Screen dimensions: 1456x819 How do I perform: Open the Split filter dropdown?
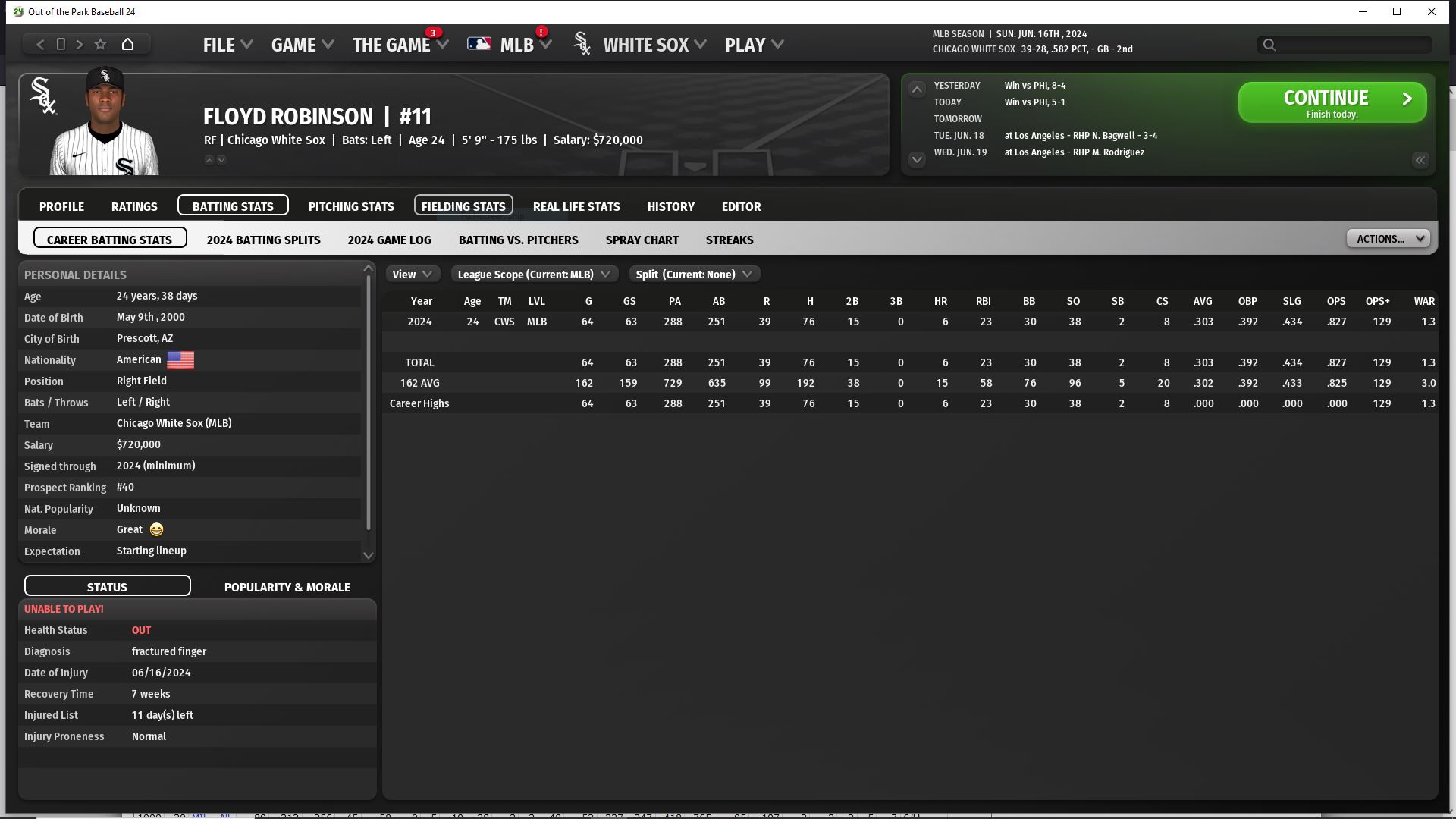coord(694,275)
